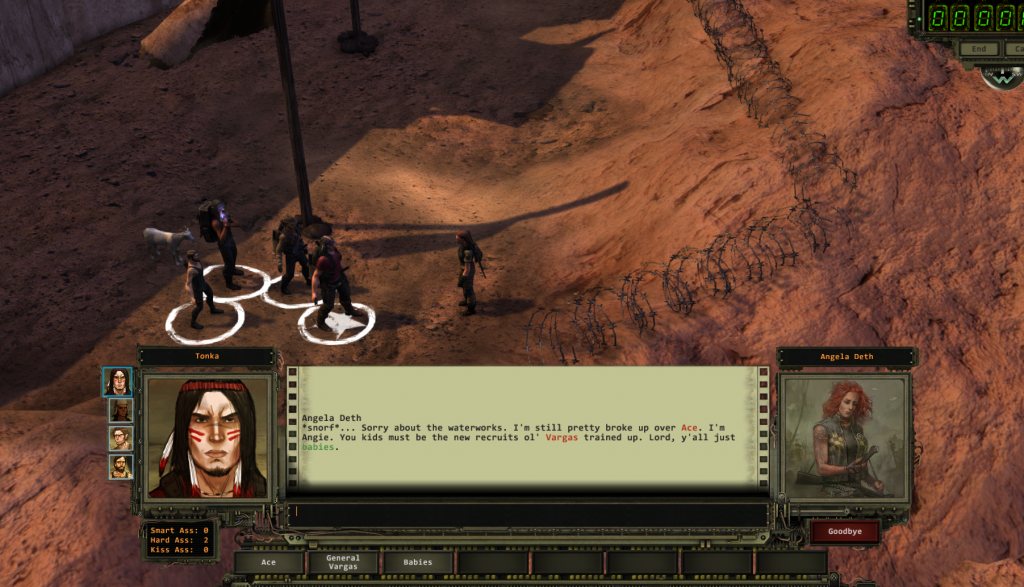
Task: Click the red Vargas keyword in the text
Action: (x=562, y=437)
